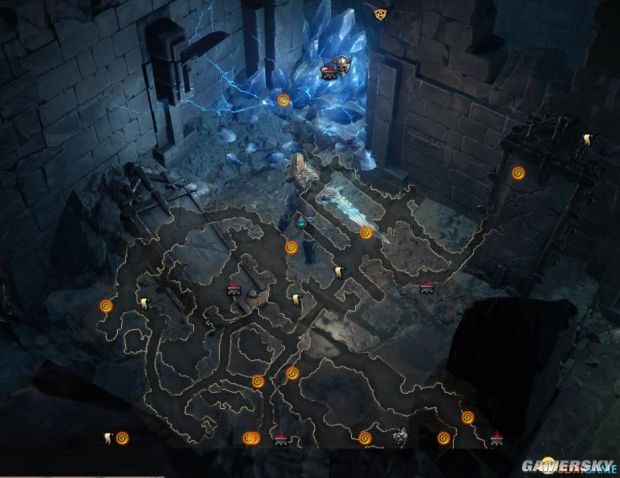Click the grey creature marker on the map

(x=400, y=436)
